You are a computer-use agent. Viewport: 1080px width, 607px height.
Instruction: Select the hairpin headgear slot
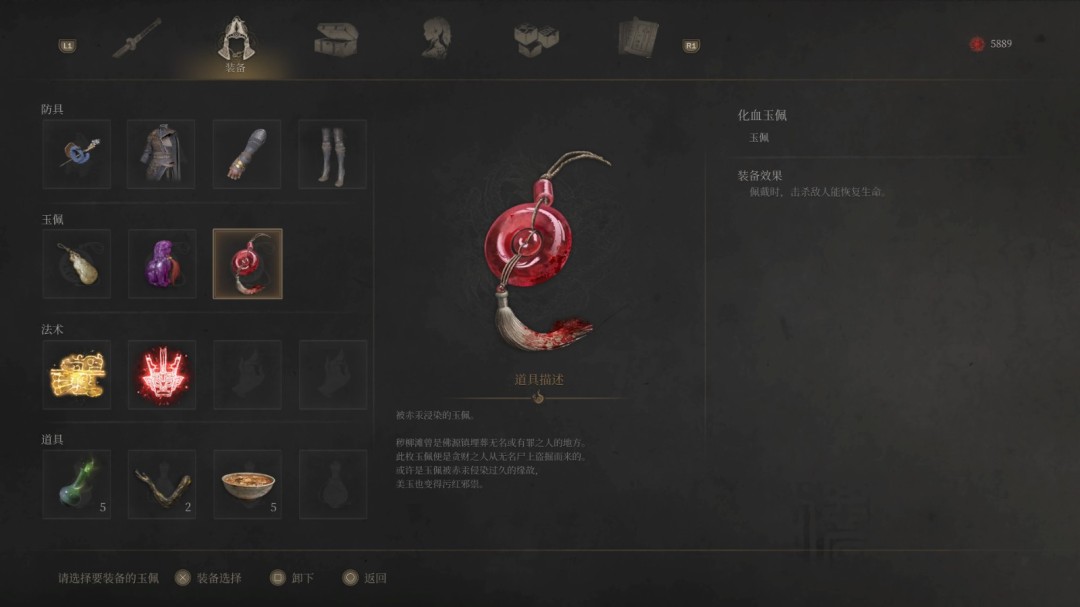[x=76, y=154]
